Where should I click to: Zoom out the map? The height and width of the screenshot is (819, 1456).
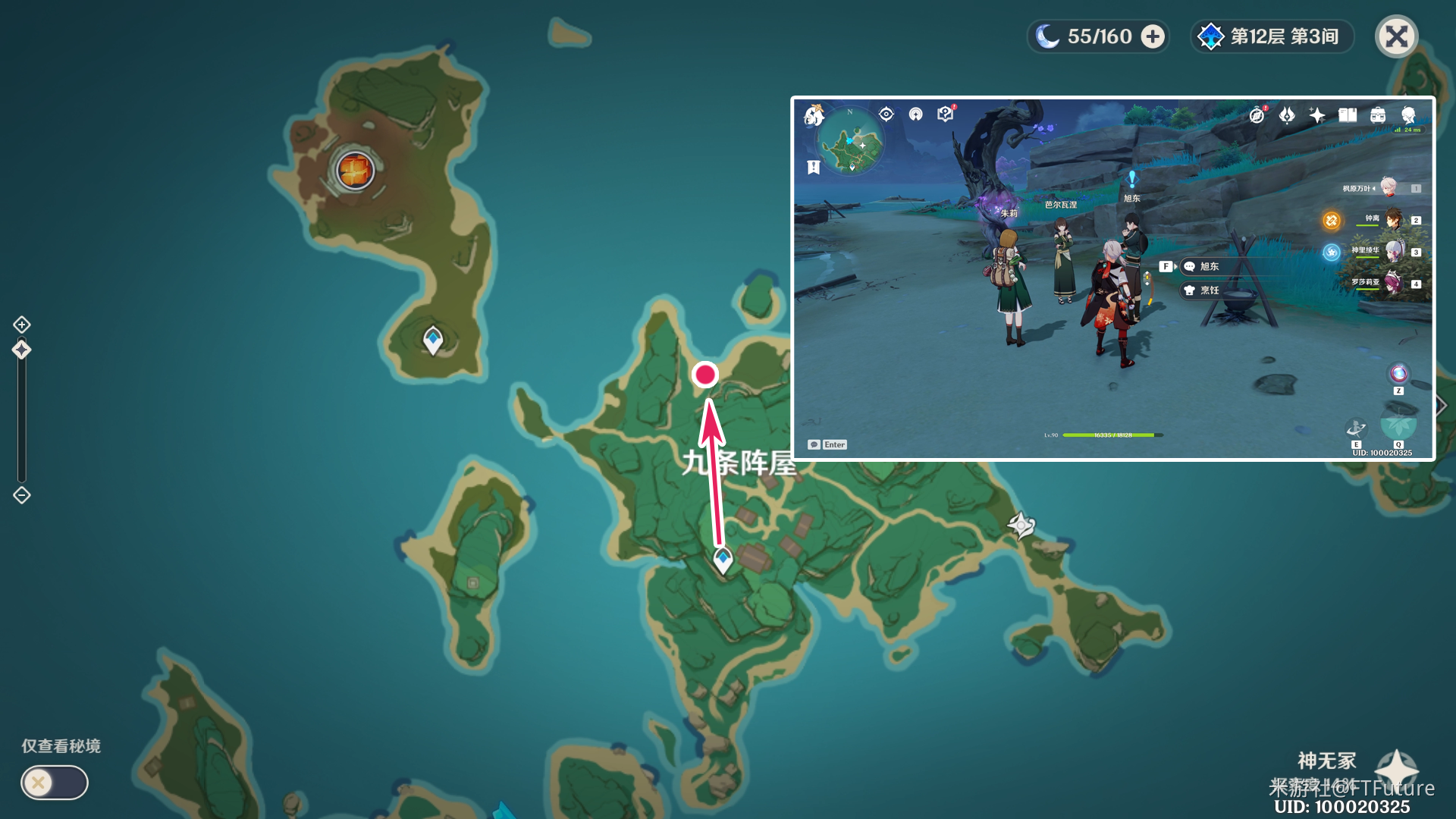coord(22,495)
